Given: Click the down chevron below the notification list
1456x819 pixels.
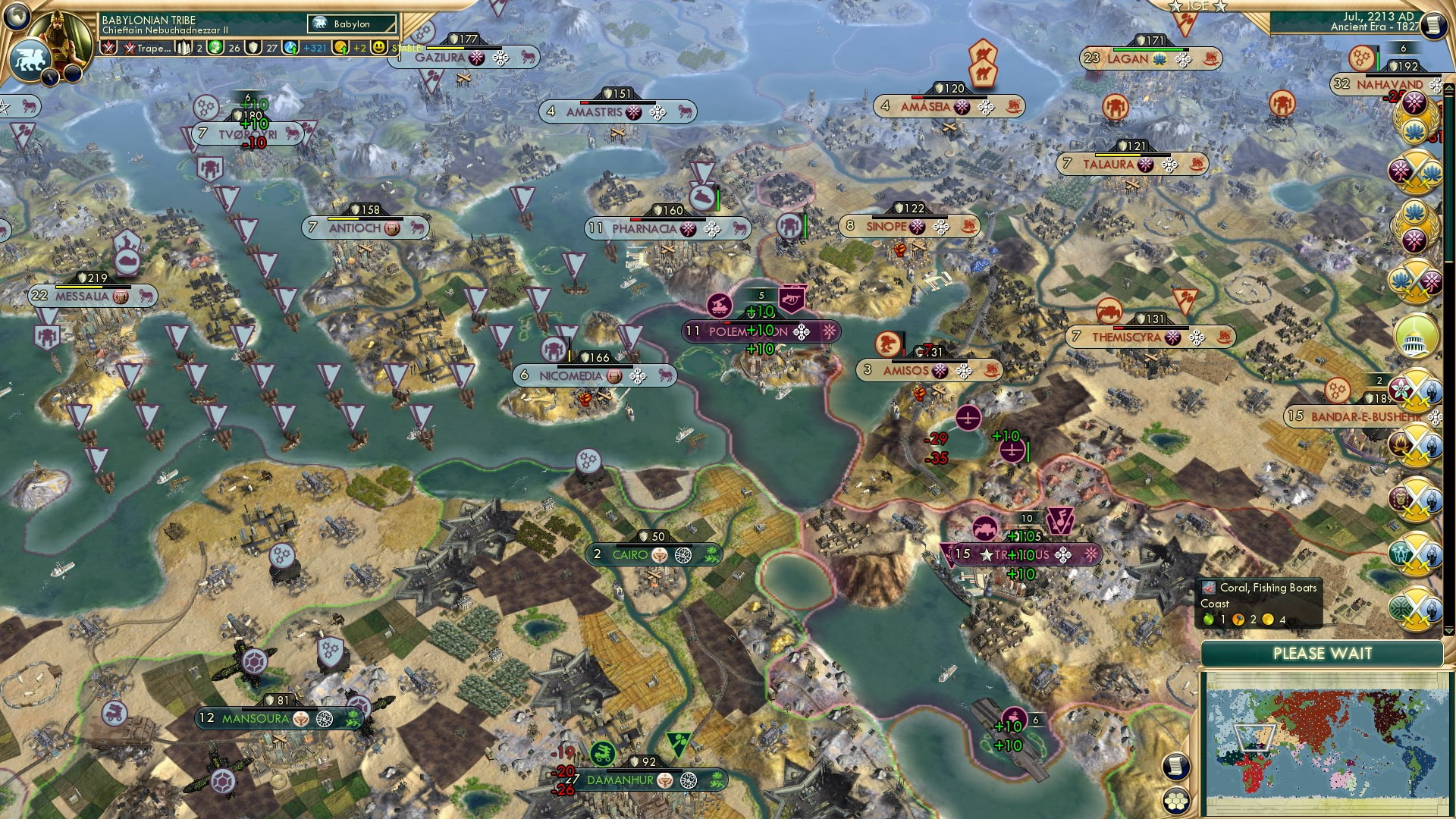Looking at the screenshot, I should click(x=1448, y=630).
